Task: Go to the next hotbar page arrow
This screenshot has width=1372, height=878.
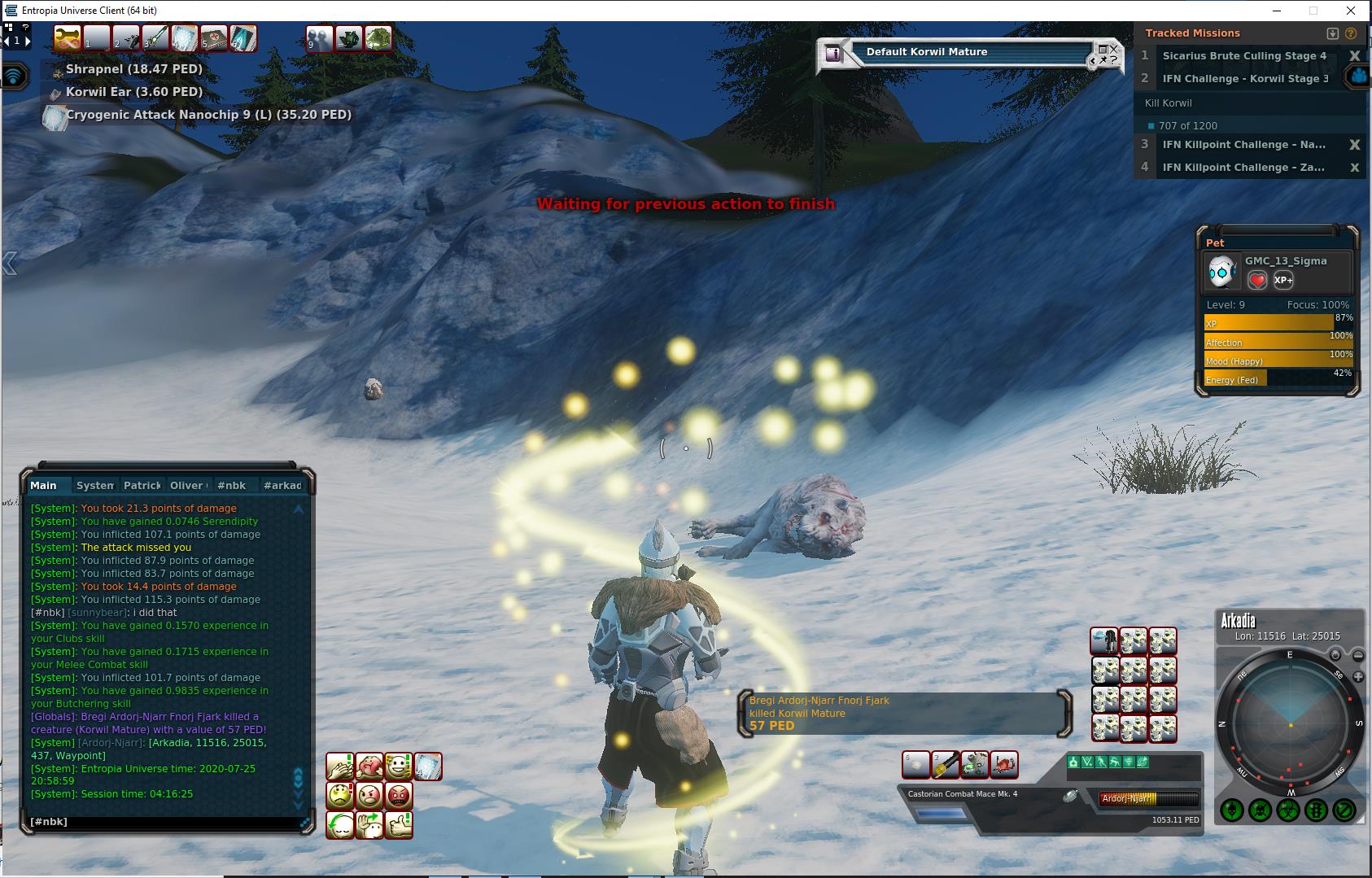Action: click(26, 40)
